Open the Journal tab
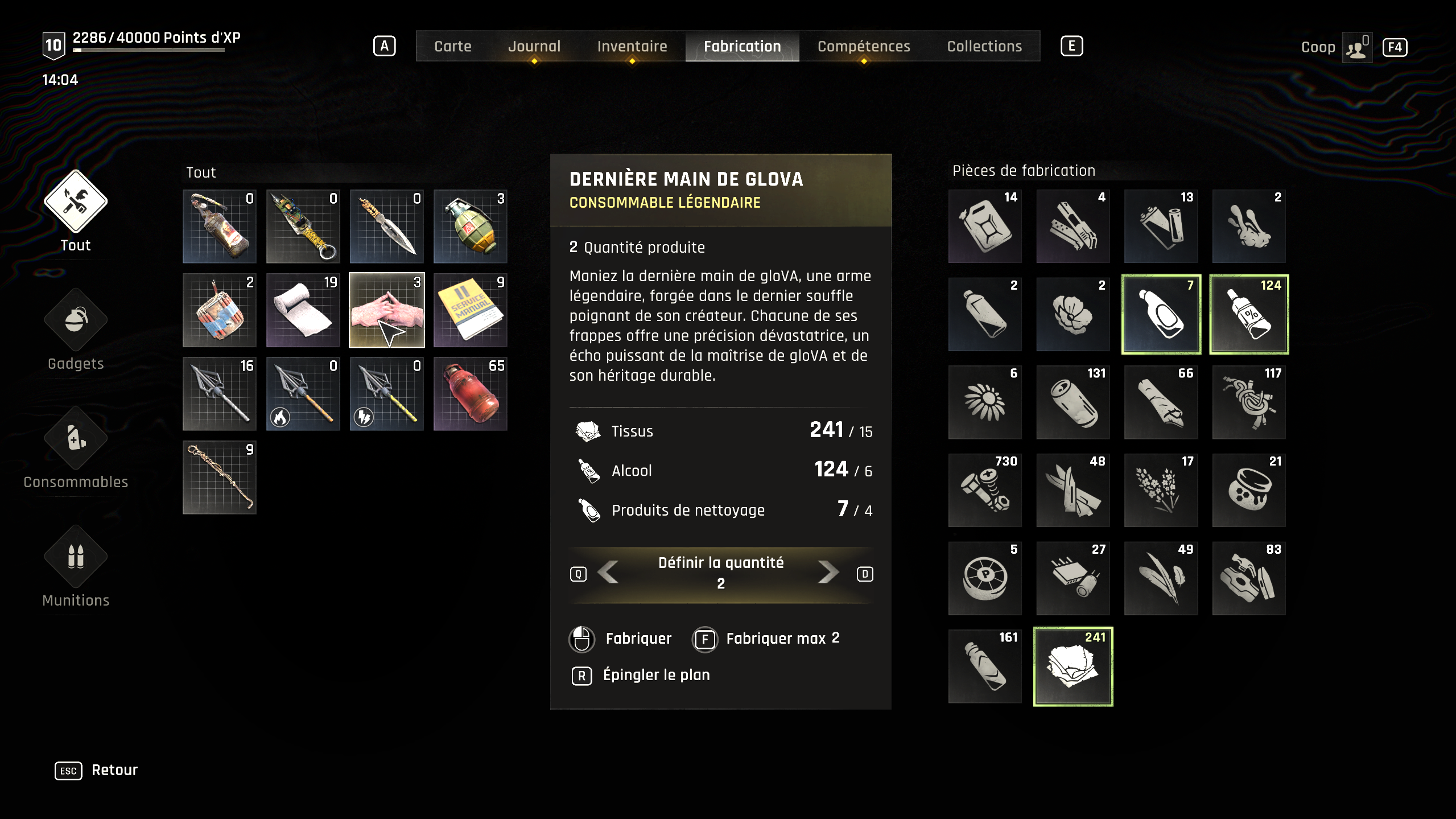The height and width of the screenshot is (819, 1456). pyautogui.click(x=534, y=46)
